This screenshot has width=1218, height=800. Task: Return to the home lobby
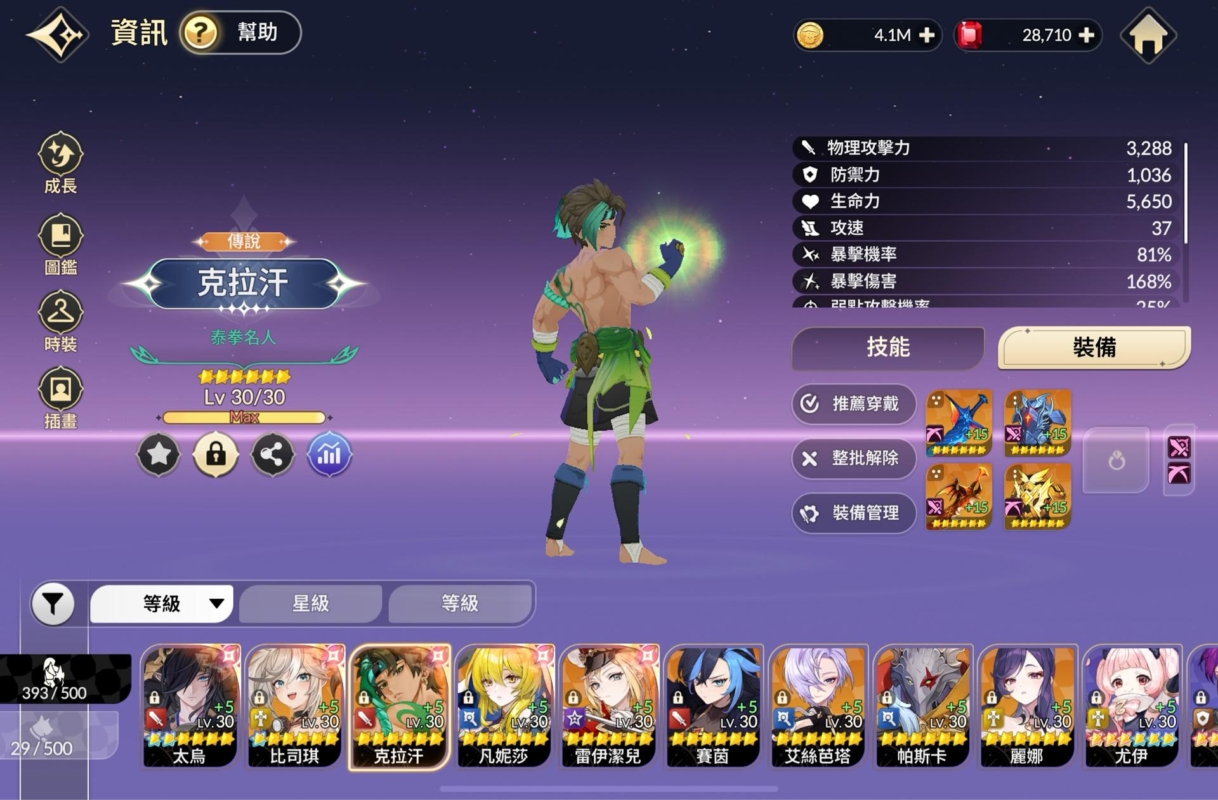[x=1147, y=35]
